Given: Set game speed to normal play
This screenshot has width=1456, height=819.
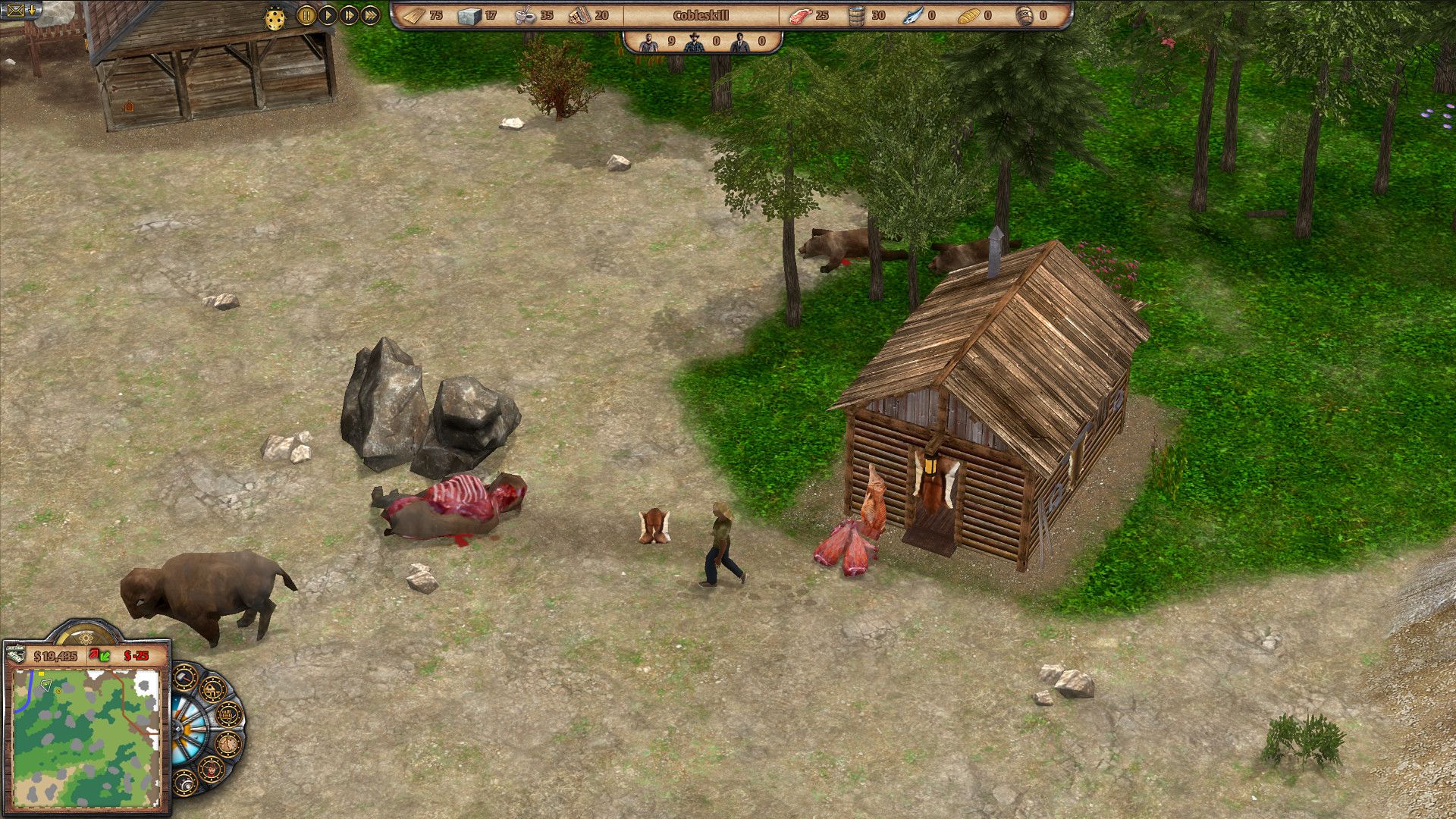Looking at the screenshot, I should coord(328,15).
